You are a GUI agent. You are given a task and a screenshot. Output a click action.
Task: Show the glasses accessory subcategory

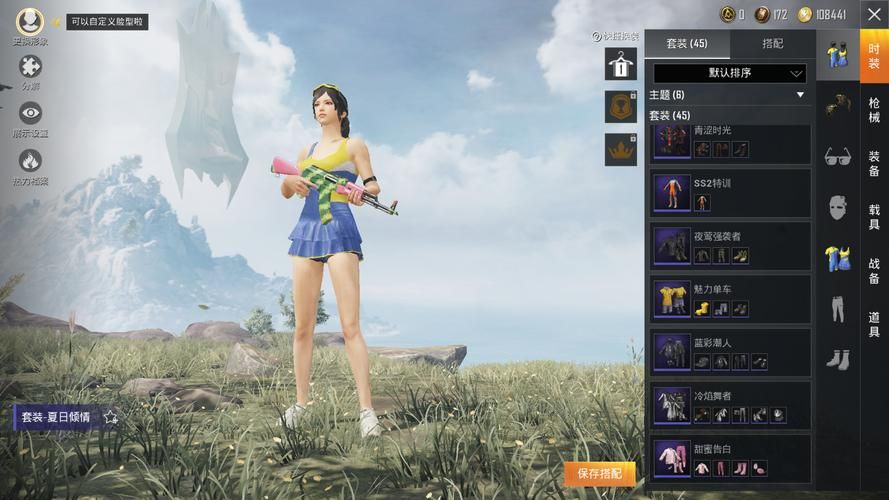(x=837, y=157)
